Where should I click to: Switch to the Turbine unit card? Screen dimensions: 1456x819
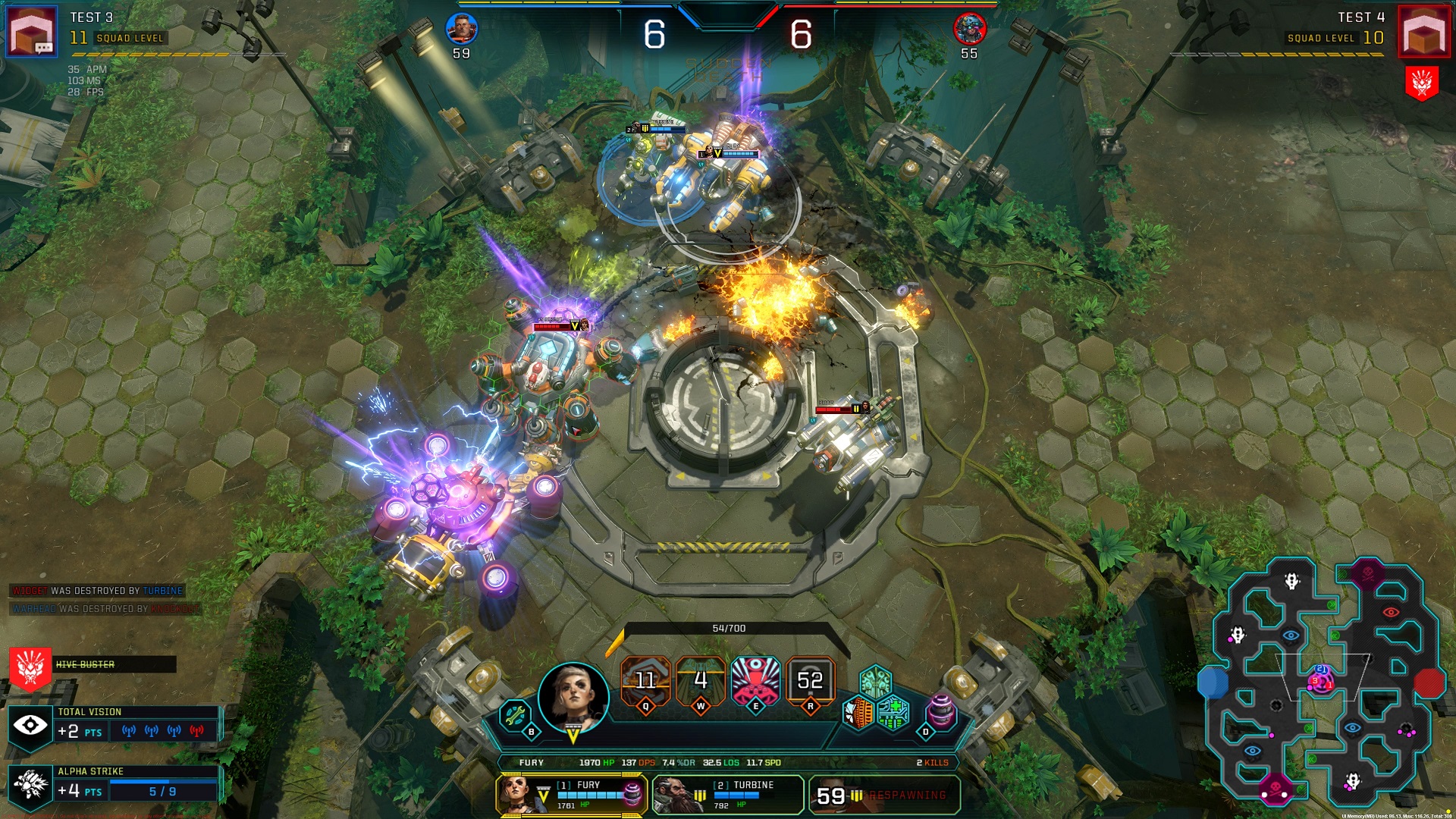[x=727, y=795]
